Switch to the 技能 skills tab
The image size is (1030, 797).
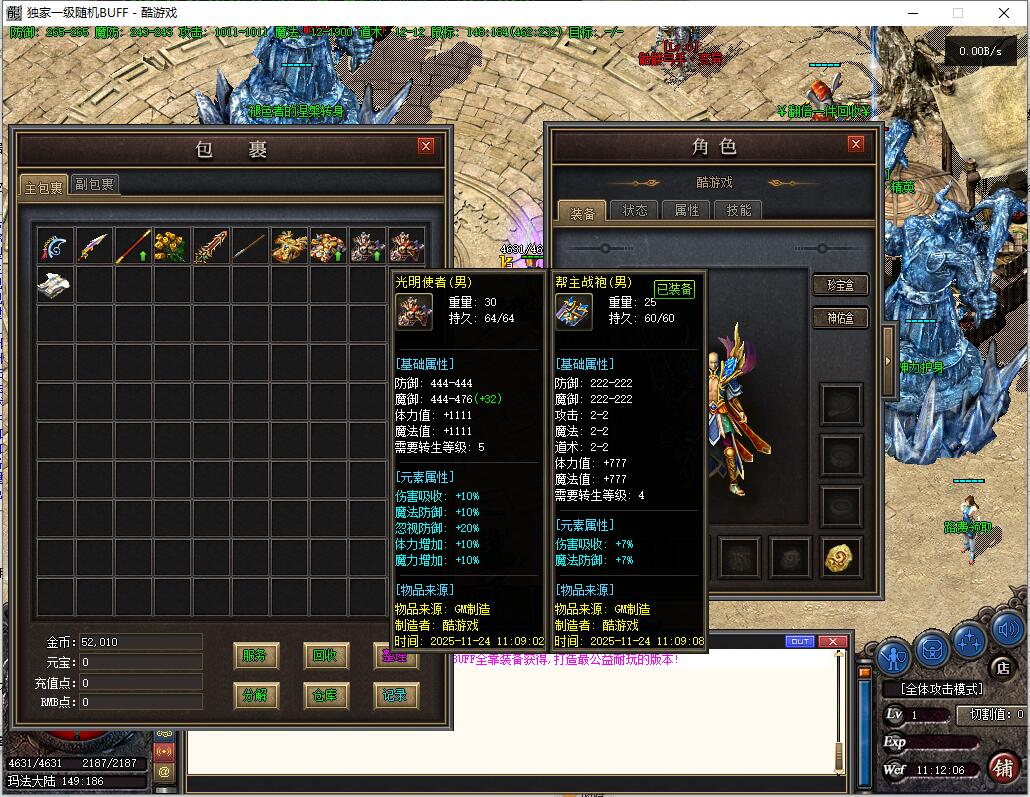click(739, 210)
